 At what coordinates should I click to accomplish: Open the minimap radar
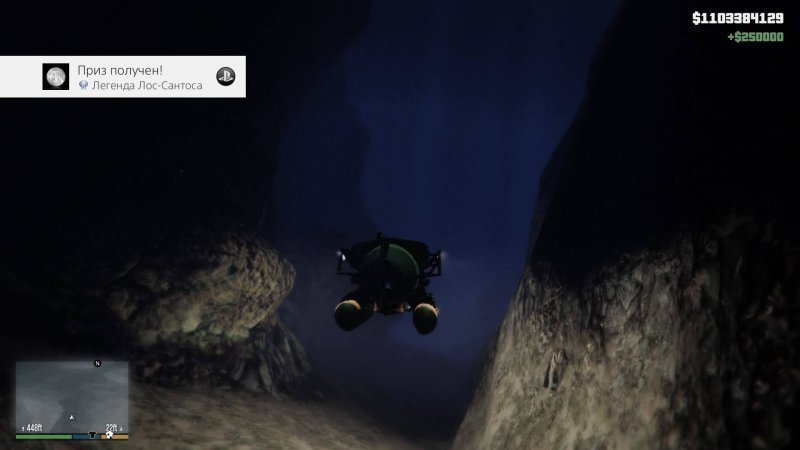point(71,396)
